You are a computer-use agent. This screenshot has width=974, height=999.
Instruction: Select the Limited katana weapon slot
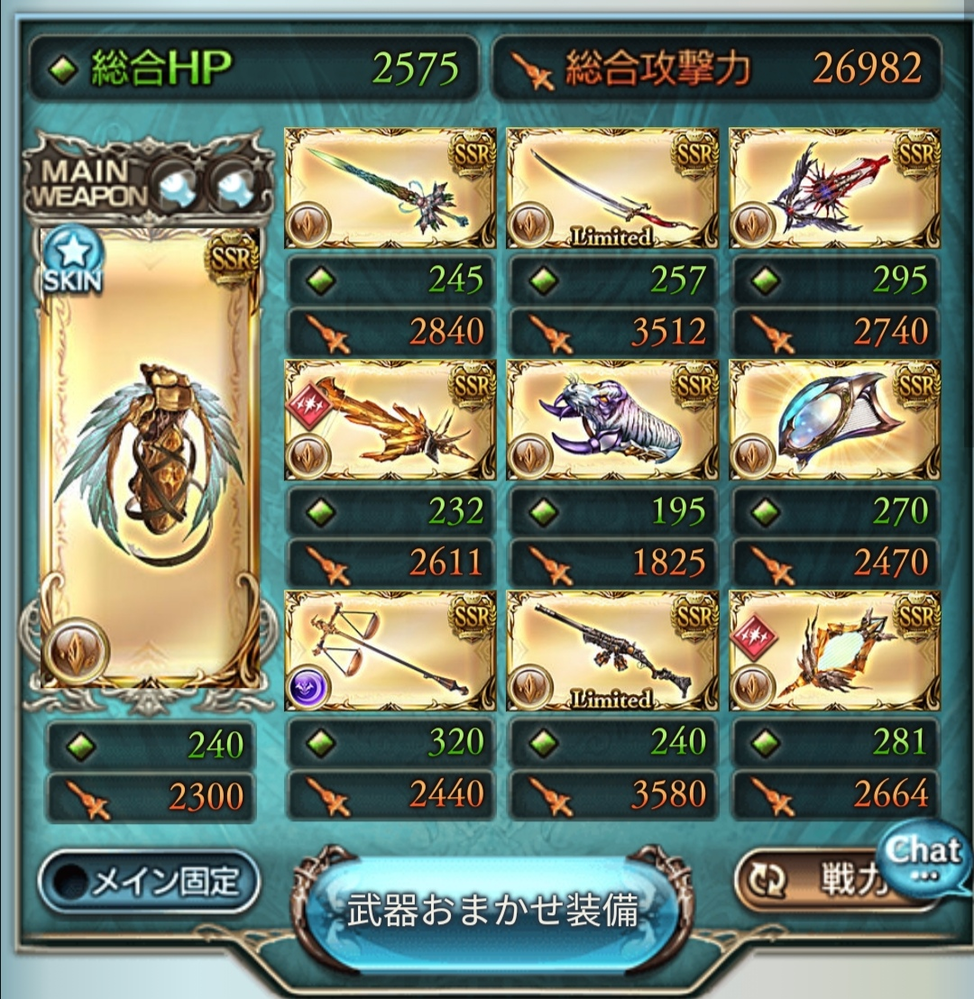coord(612,189)
